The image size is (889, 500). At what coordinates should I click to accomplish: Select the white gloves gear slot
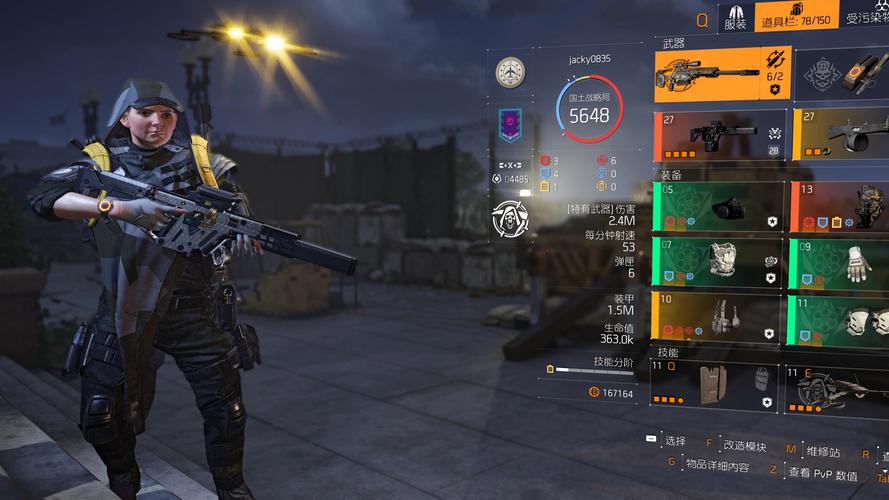coord(840,263)
